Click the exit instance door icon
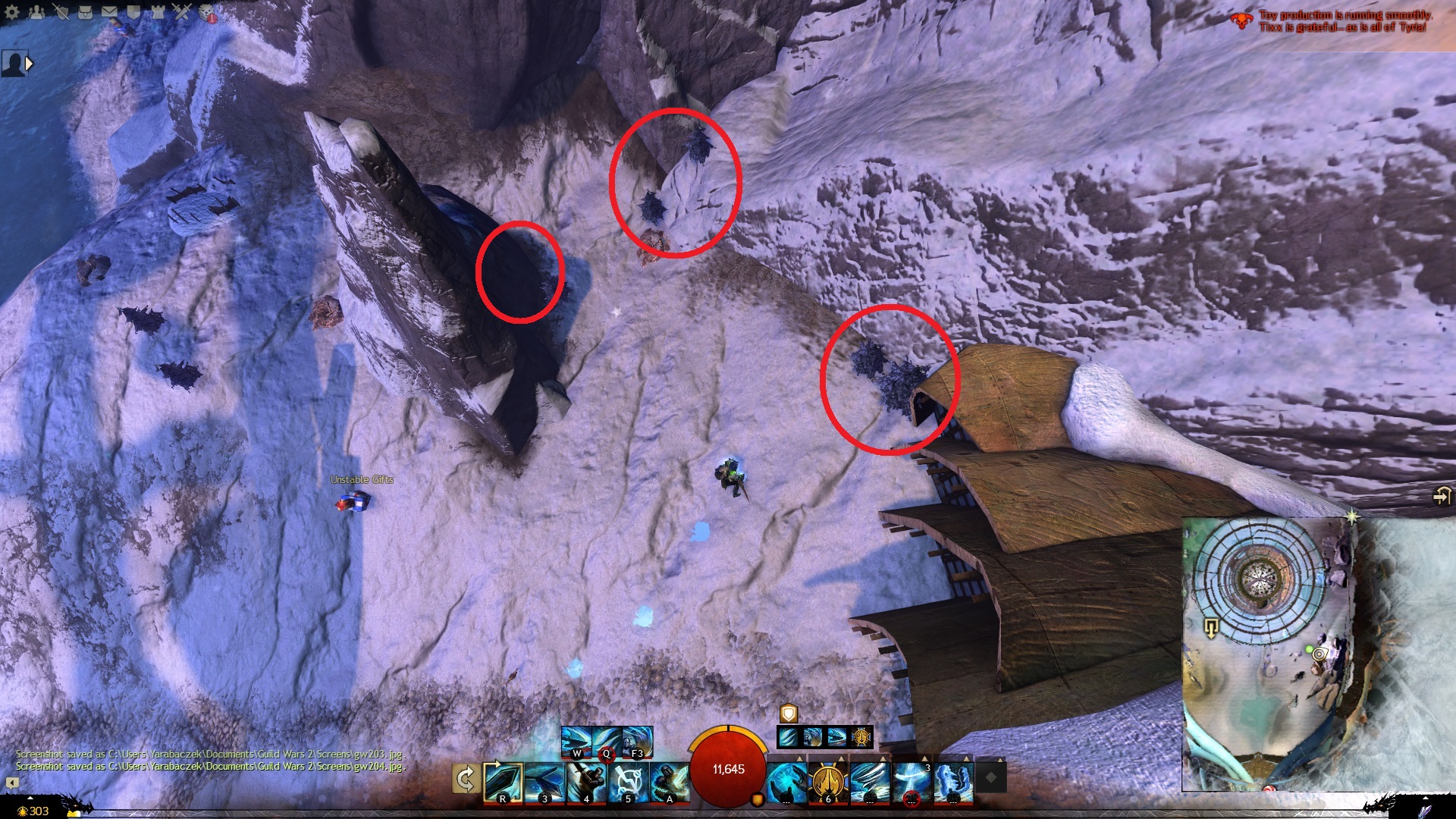The width and height of the screenshot is (1456, 819). click(1441, 497)
